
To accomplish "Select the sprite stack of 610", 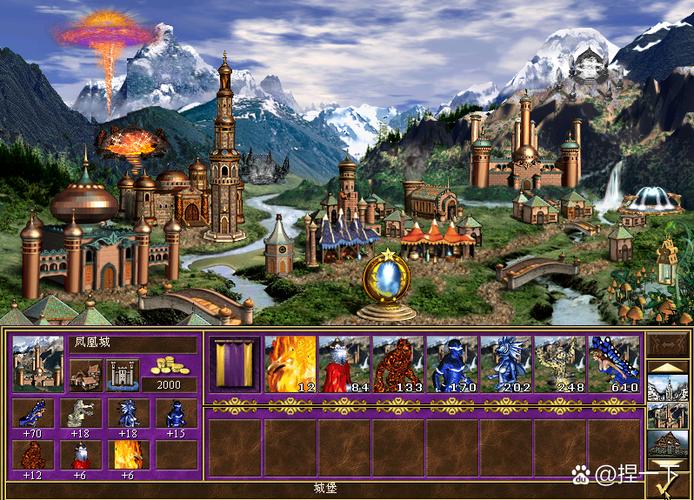I will click(x=614, y=364).
